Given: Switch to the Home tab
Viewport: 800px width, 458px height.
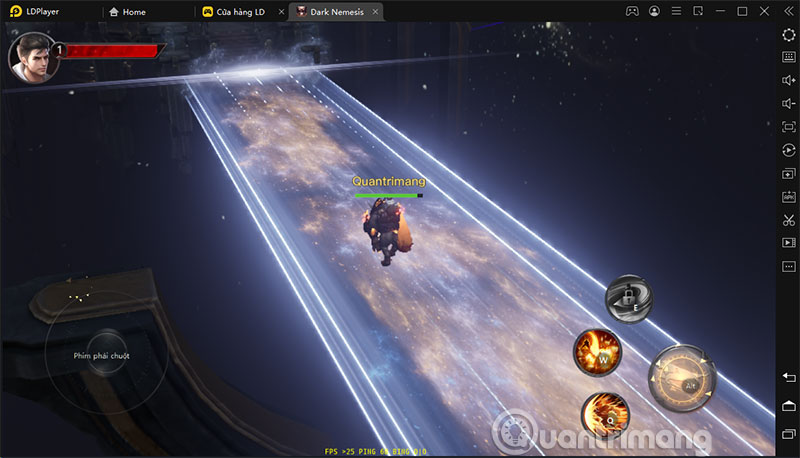Looking at the screenshot, I should click(126, 12).
